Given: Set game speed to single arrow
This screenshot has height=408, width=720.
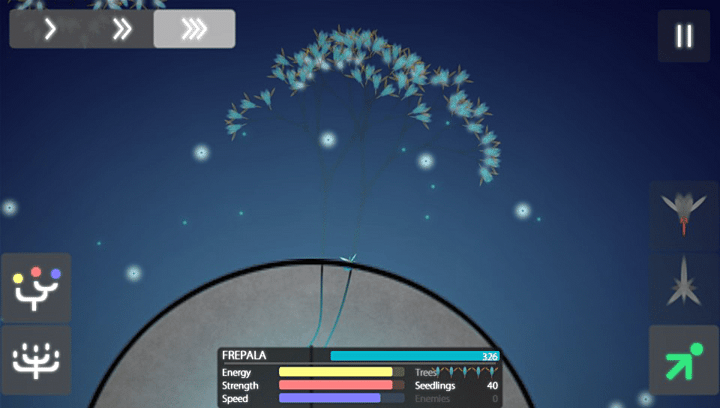Looking at the screenshot, I should pos(49,30).
